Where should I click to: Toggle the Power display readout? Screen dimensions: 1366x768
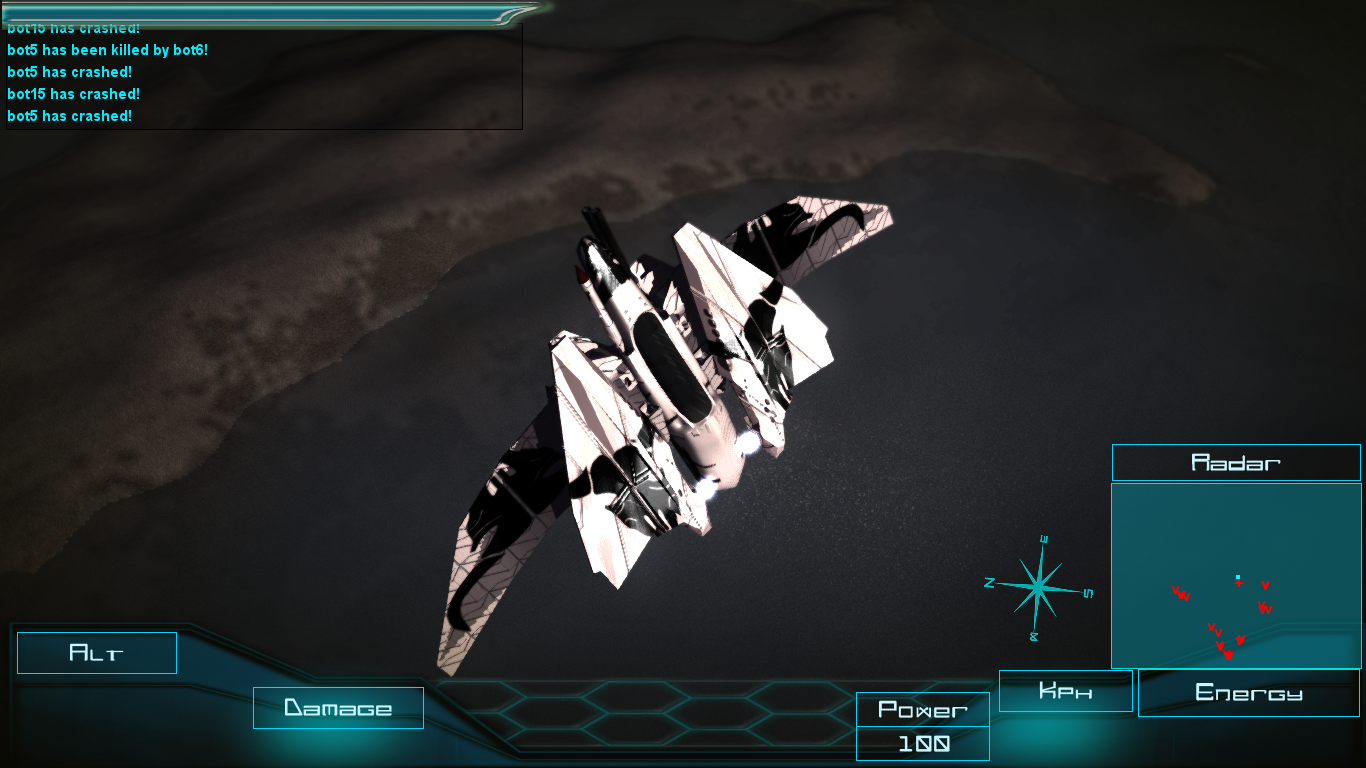coord(922,710)
